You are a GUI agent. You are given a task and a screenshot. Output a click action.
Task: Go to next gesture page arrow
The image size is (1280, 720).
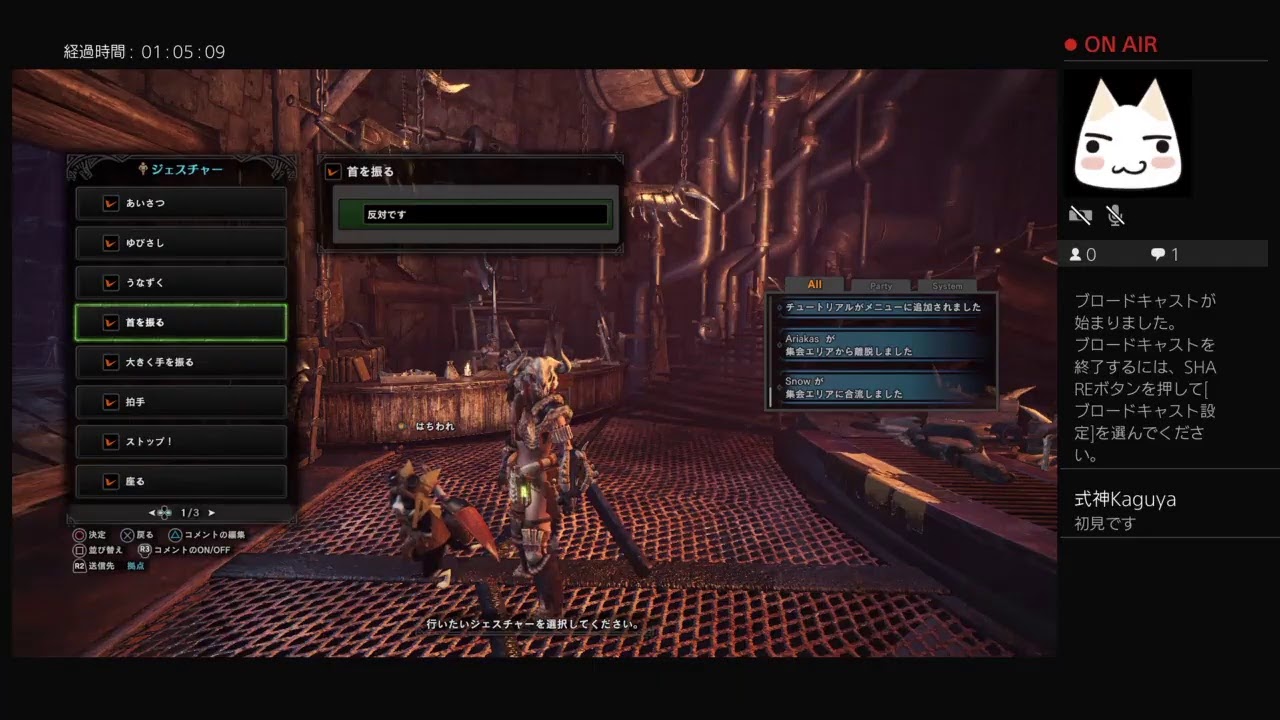(x=212, y=513)
